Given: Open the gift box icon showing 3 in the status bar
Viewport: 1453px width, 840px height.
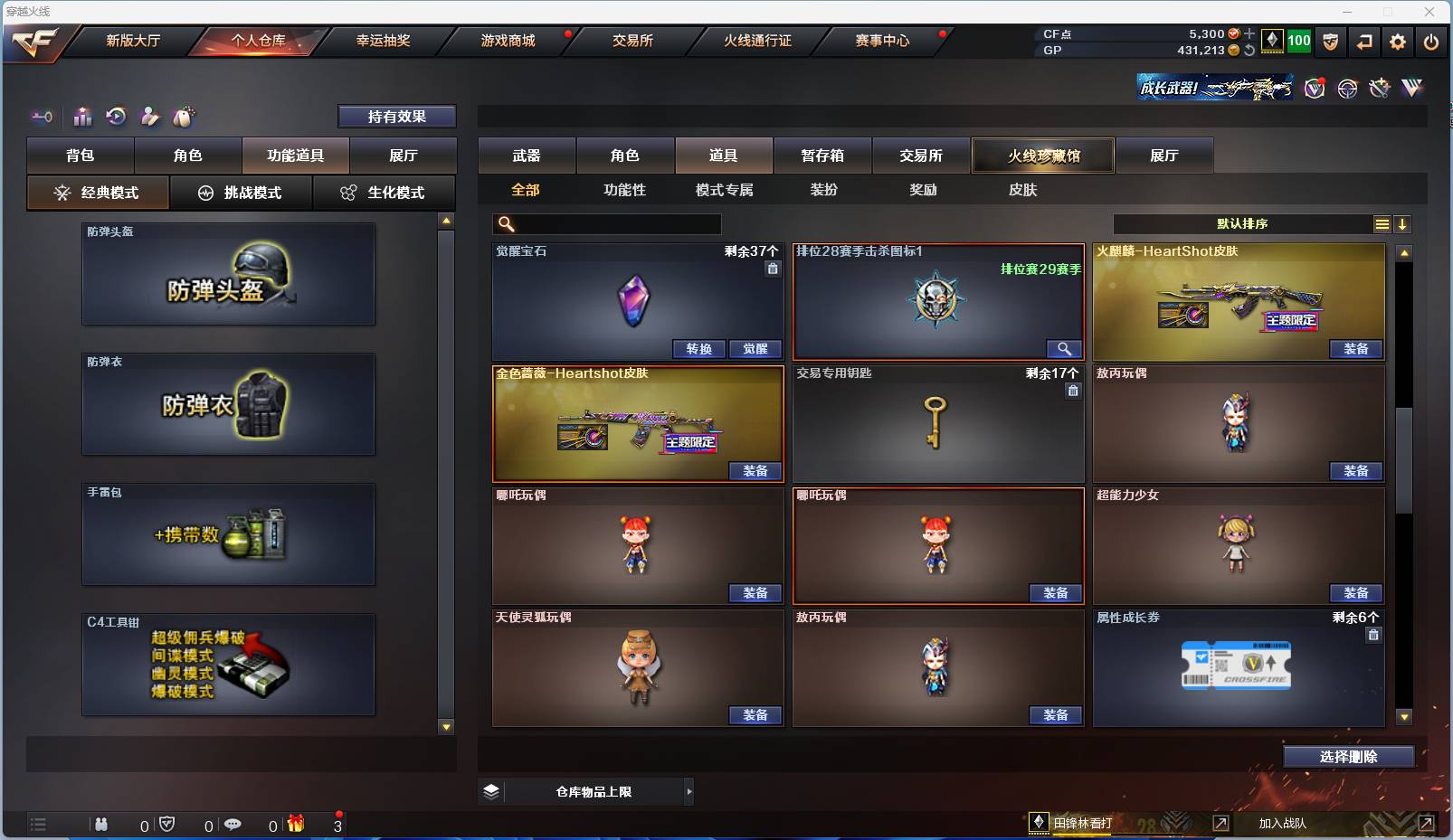Looking at the screenshot, I should coord(295,825).
